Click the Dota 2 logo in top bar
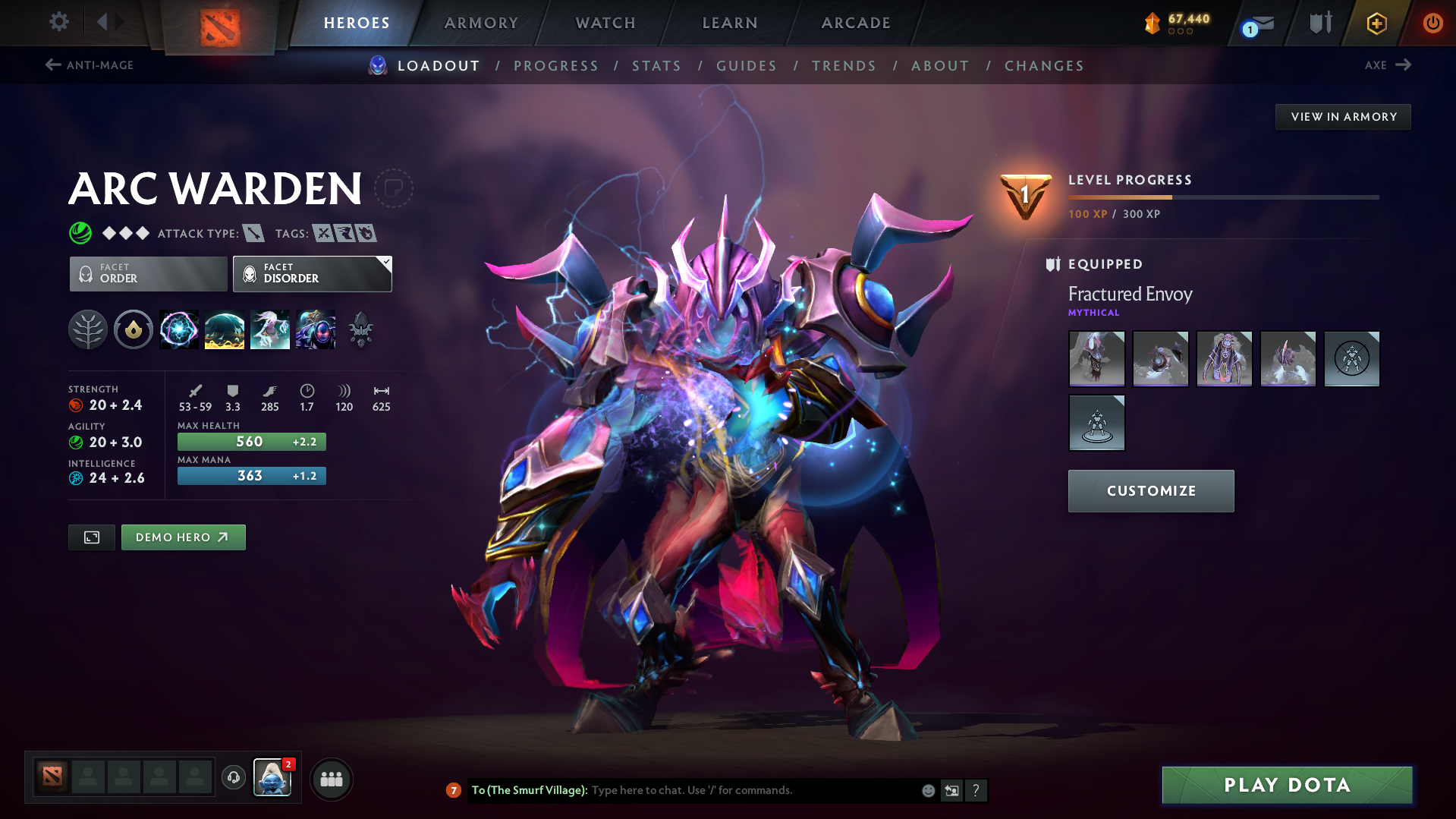 click(x=222, y=23)
